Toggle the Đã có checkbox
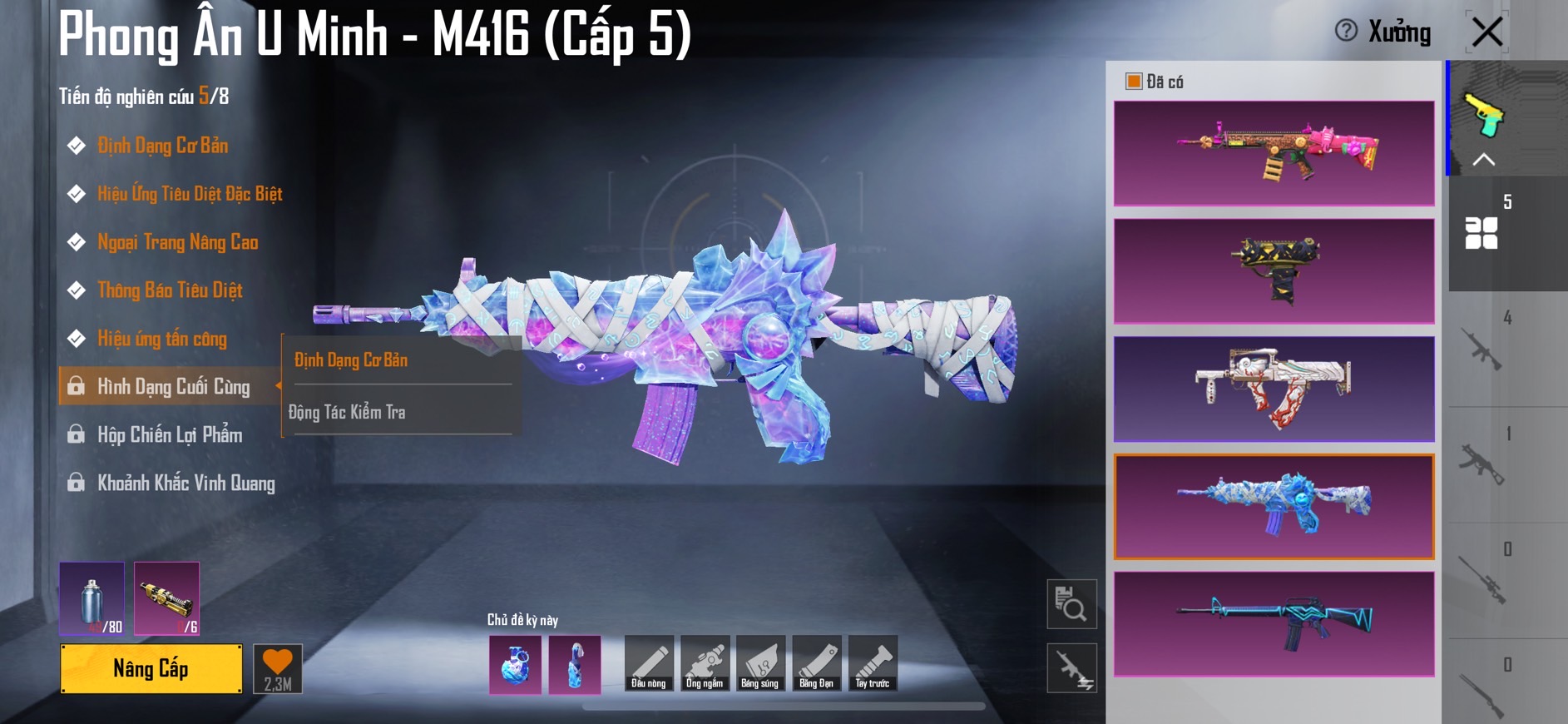 pos(1133,81)
